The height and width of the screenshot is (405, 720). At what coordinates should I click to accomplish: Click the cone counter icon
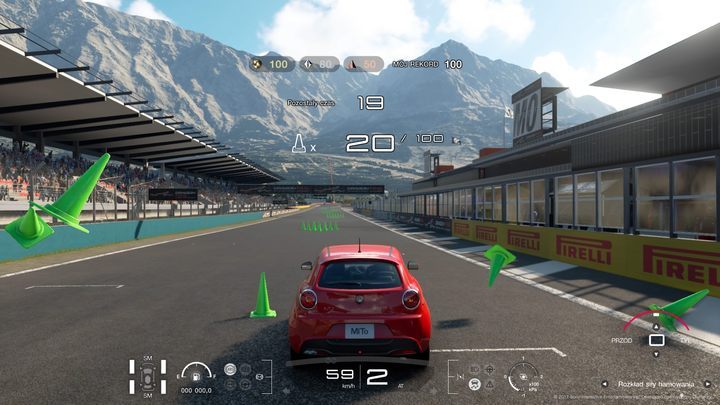298,144
